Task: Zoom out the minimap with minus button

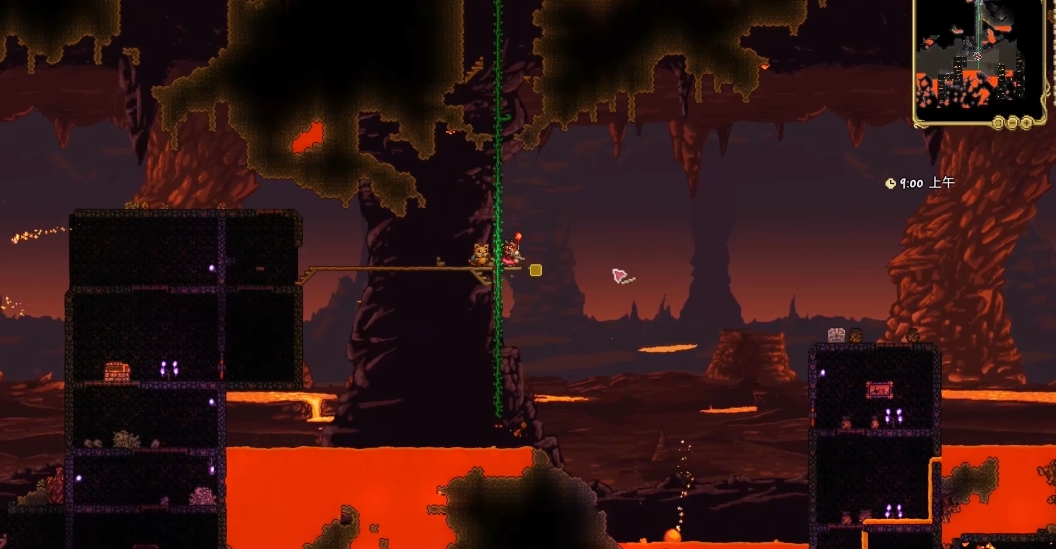Action: (1014, 122)
